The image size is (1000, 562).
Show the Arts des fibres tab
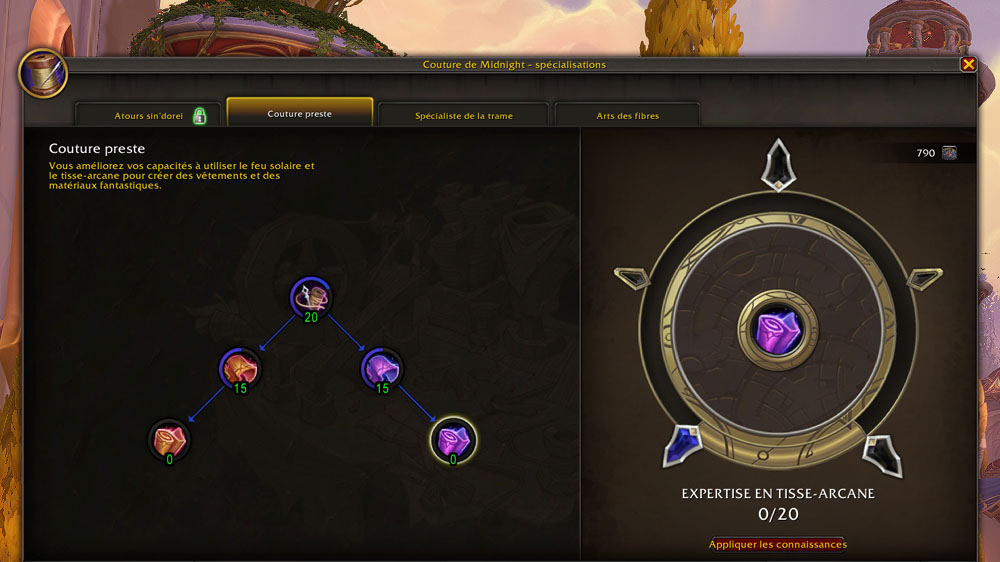628,116
